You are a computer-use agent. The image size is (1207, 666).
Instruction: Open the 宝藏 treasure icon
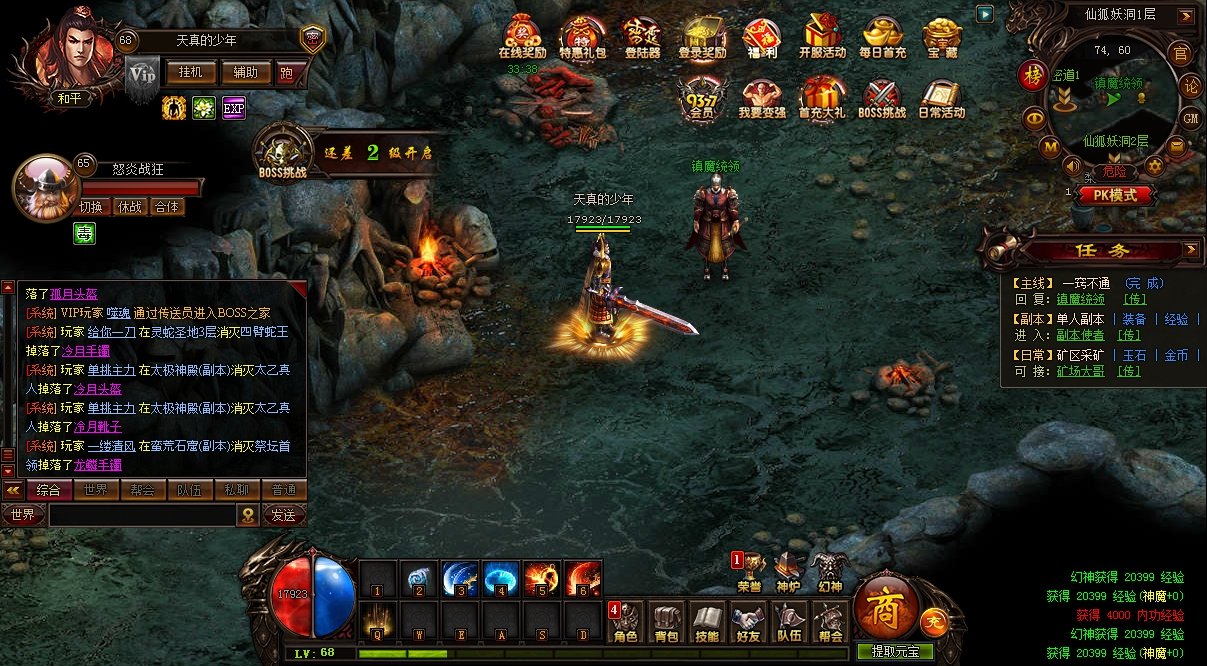pyautogui.click(x=941, y=36)
